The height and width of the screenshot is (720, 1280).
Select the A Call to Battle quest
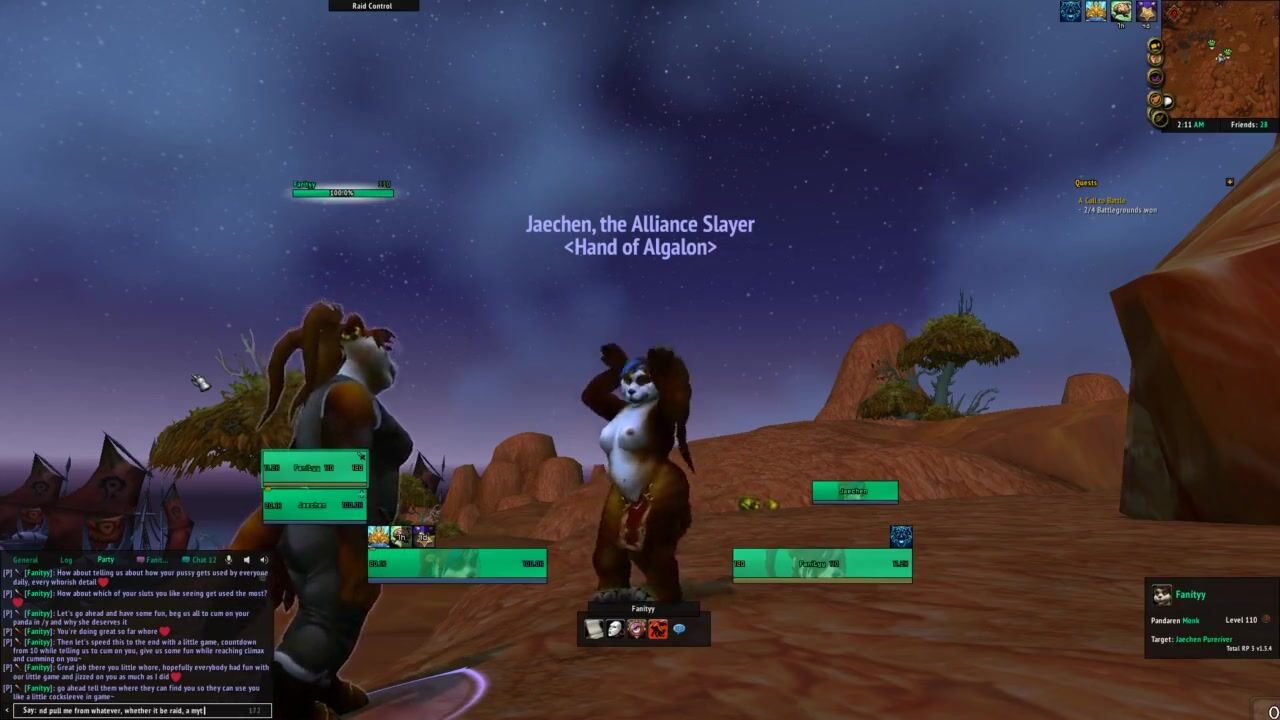tap(1101, 201)
